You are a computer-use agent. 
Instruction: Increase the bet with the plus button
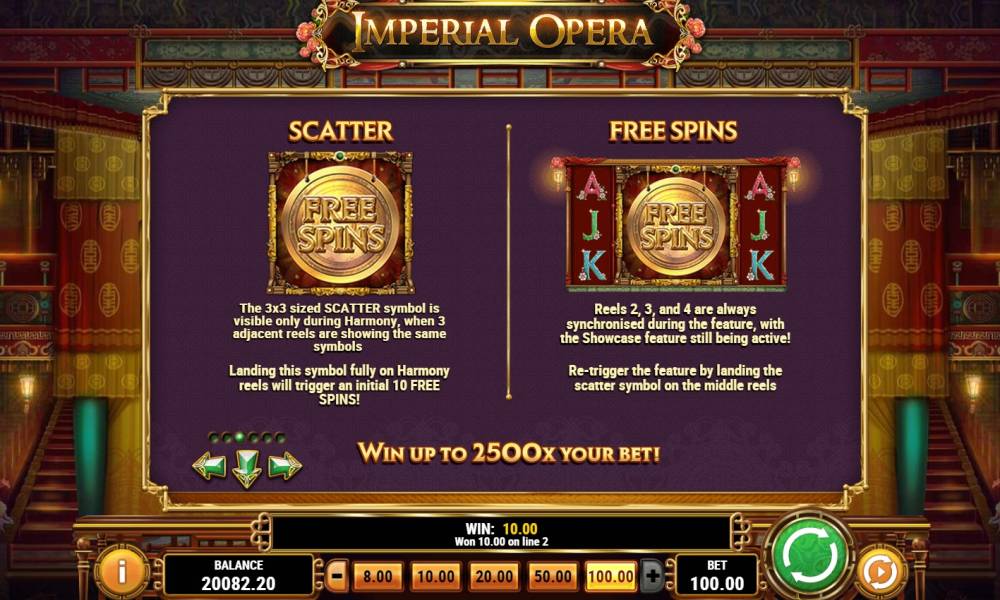tap(653, 576)
